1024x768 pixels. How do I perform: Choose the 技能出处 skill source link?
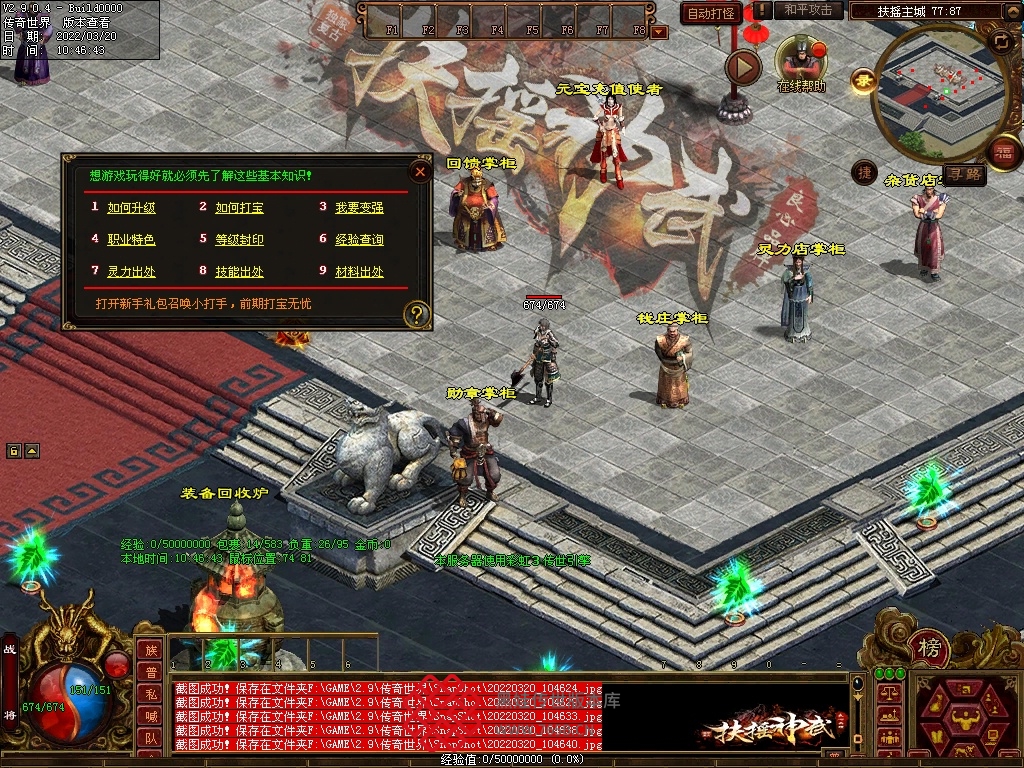[x=239, y=272]
